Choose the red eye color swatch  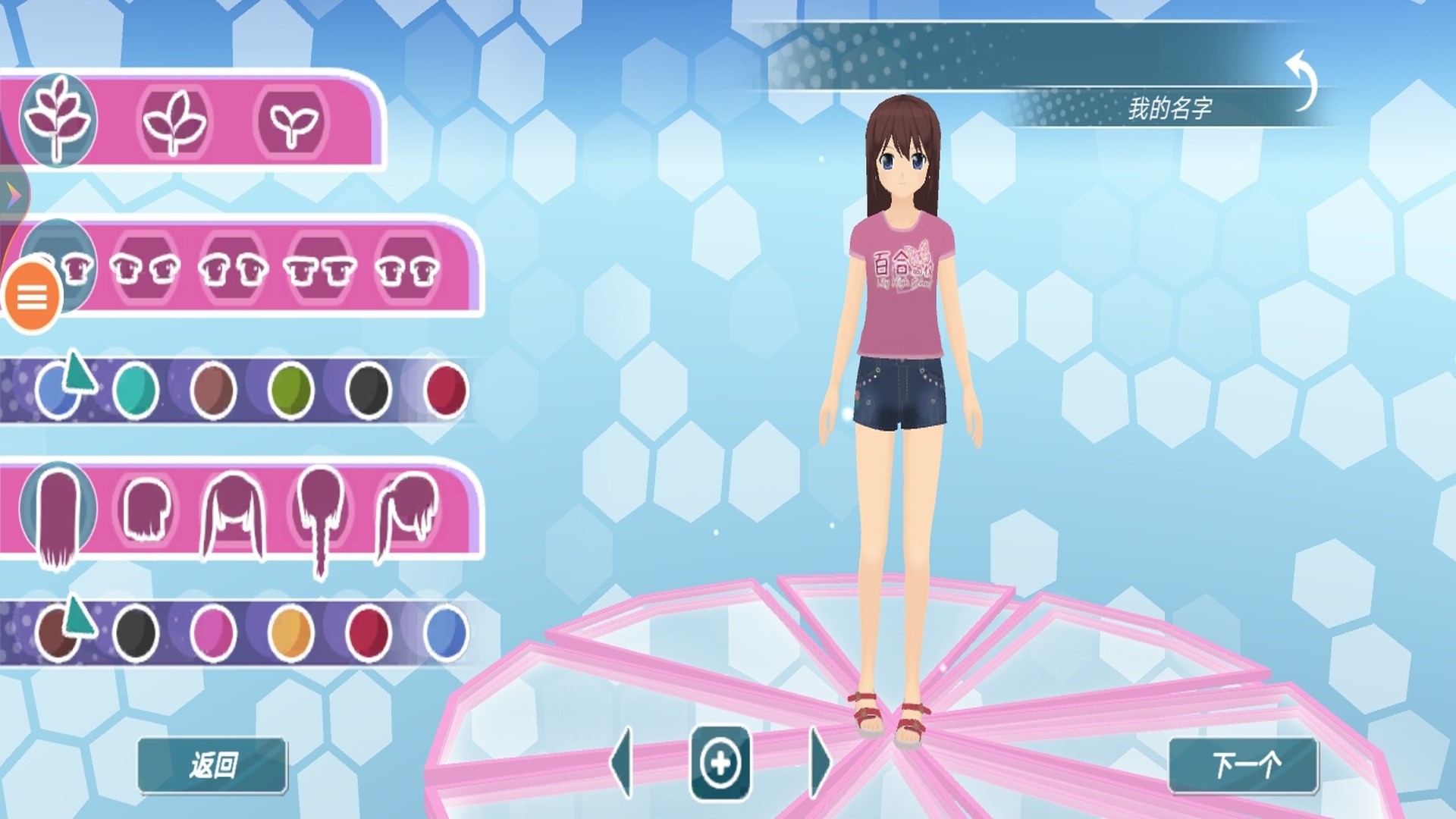point(446,391)
